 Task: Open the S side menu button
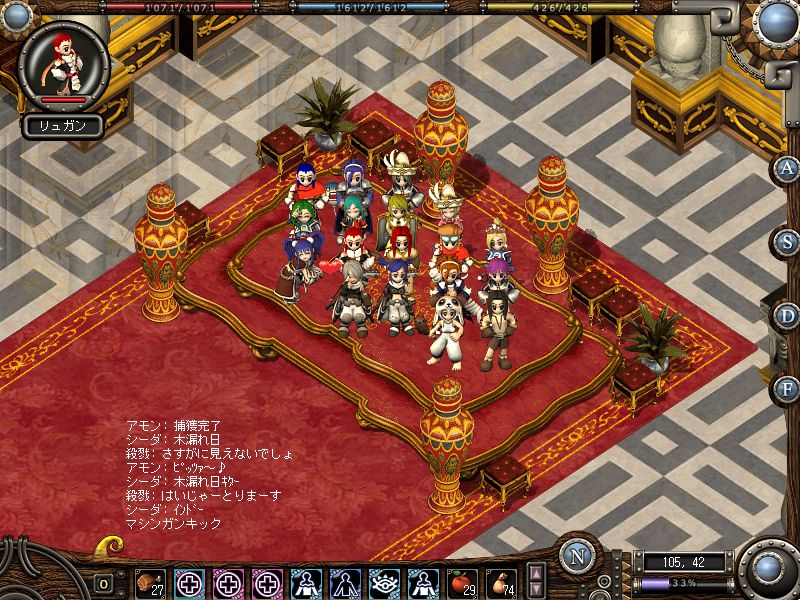[x=787, y=241]
